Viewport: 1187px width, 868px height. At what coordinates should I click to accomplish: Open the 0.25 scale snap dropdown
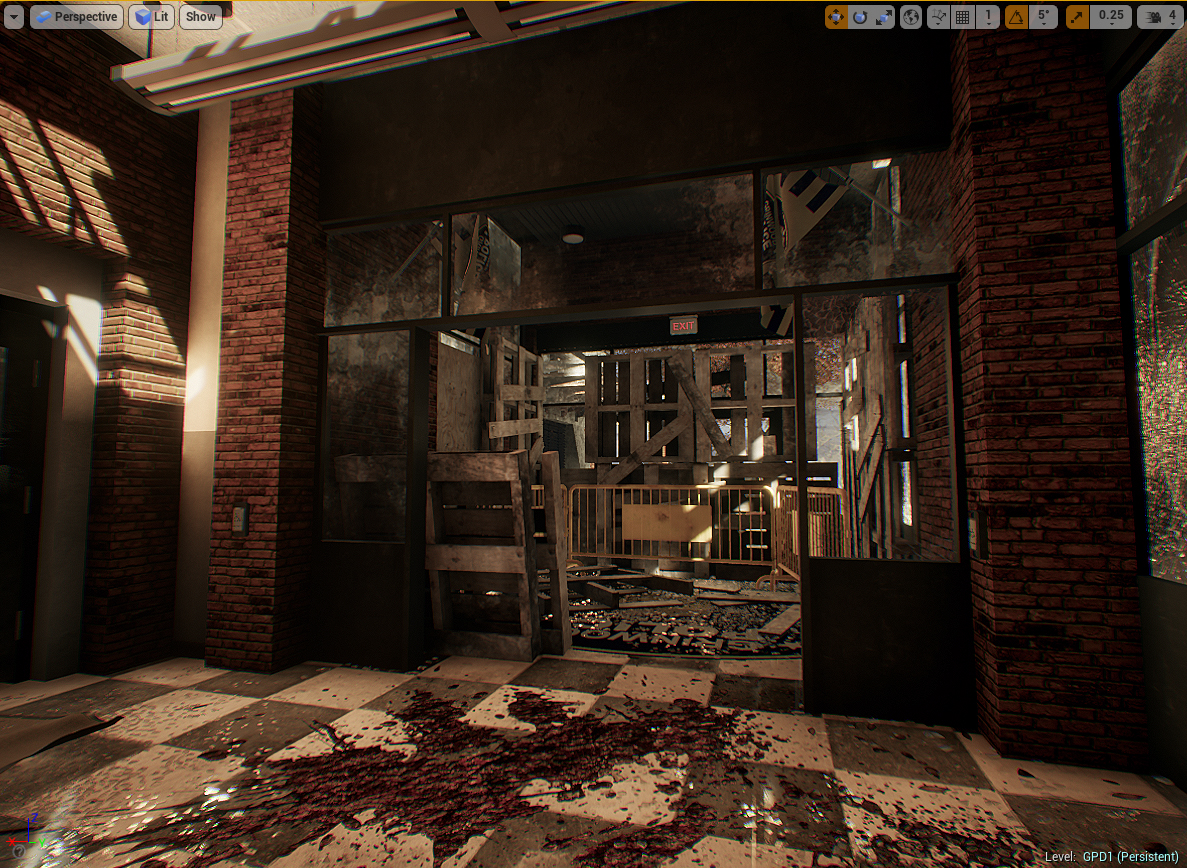1112,16
